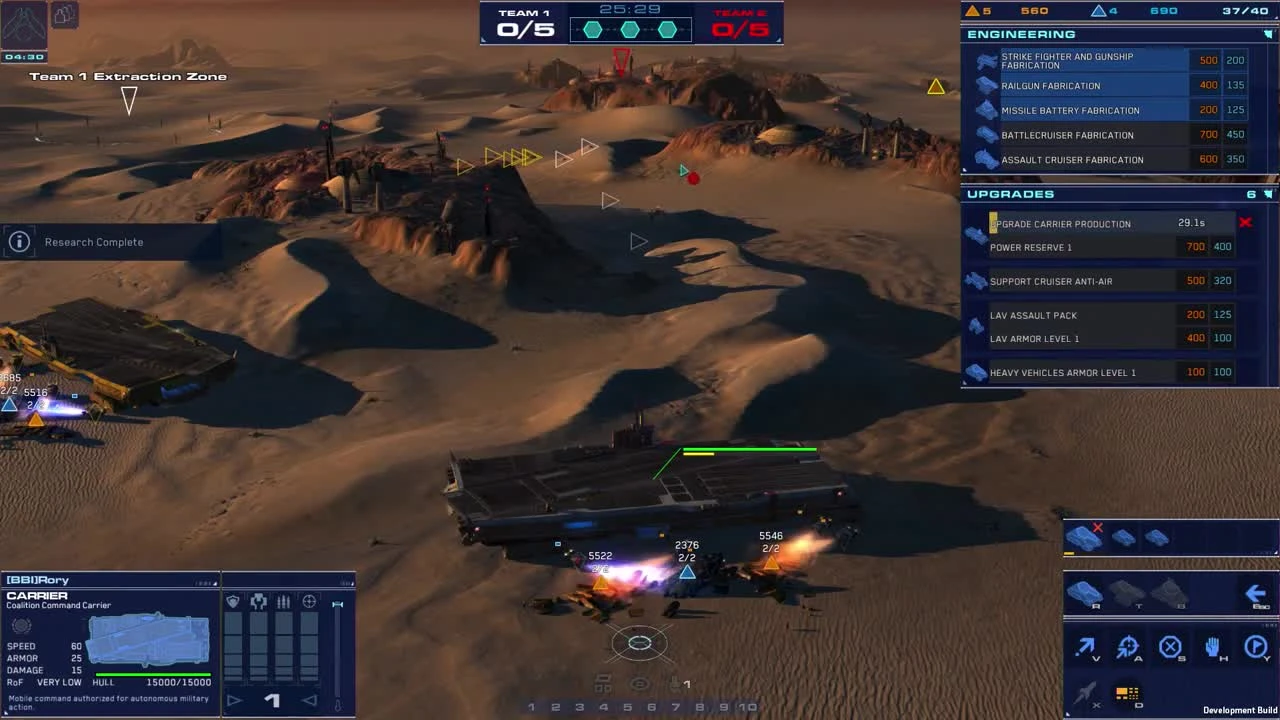Collapse the Upgrades panel

click(x=1270, y=194)
